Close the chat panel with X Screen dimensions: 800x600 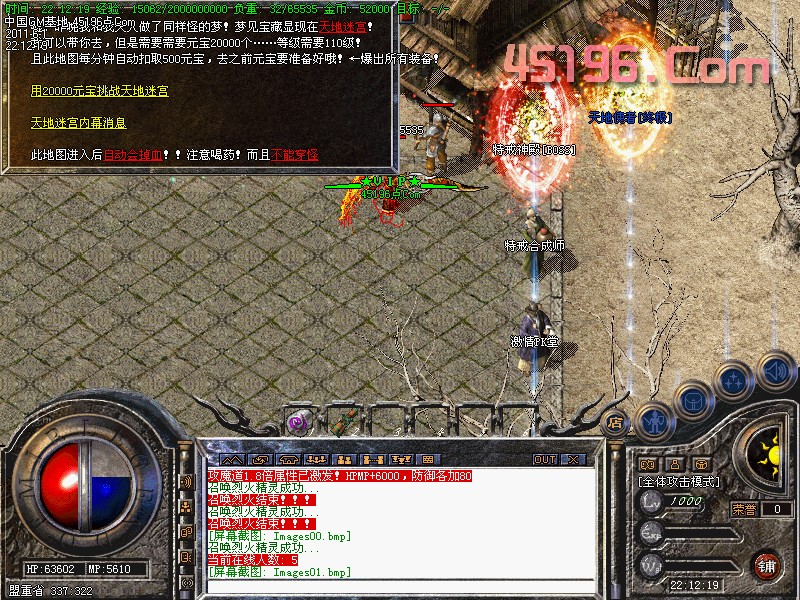pyautogui.click(x=573, y=460)
